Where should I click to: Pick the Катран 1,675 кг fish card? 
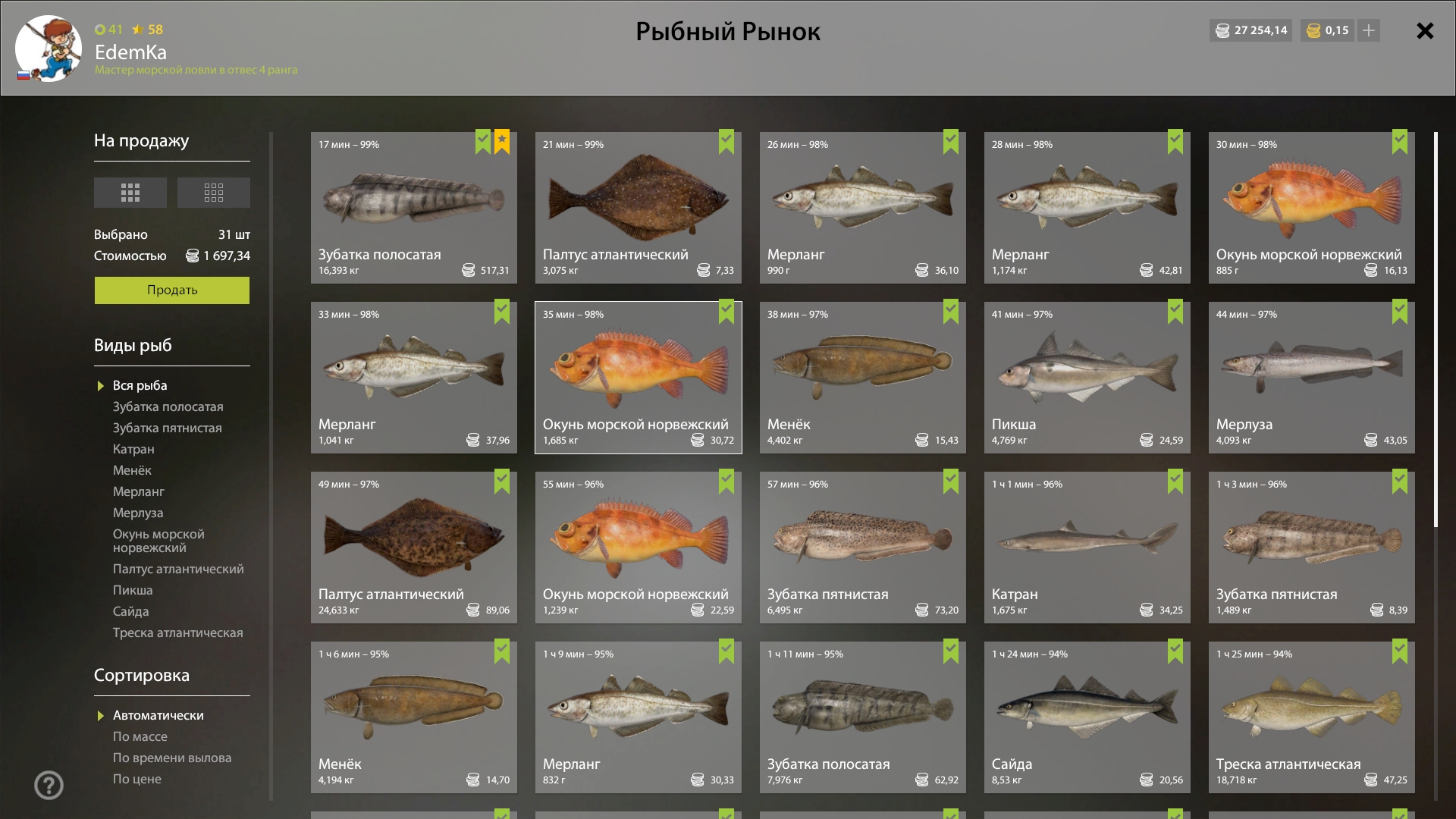(x=1087, y=548)
